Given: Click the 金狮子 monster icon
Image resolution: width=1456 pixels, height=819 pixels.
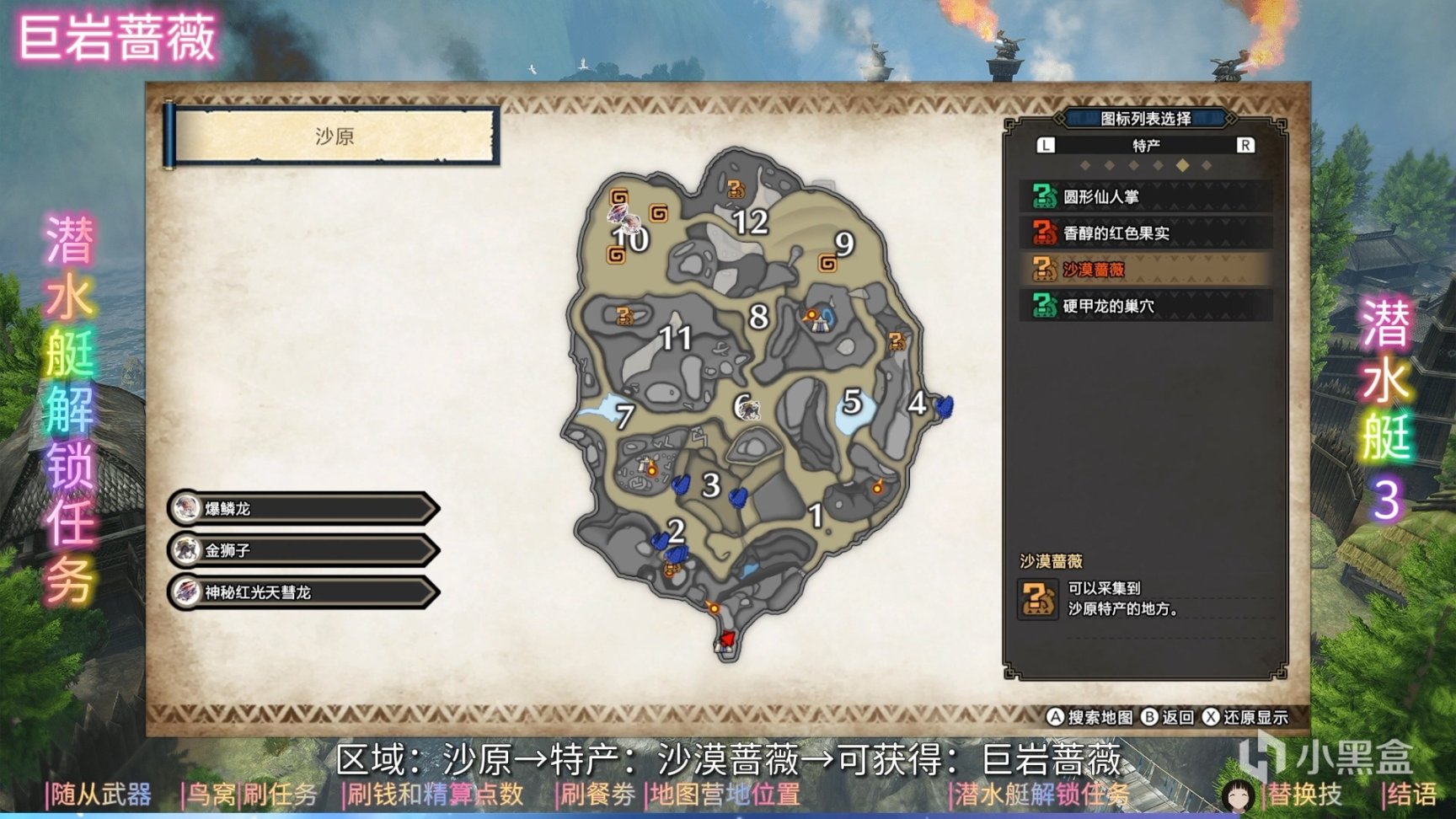Looking at the screenshot, I should (187, 551).
